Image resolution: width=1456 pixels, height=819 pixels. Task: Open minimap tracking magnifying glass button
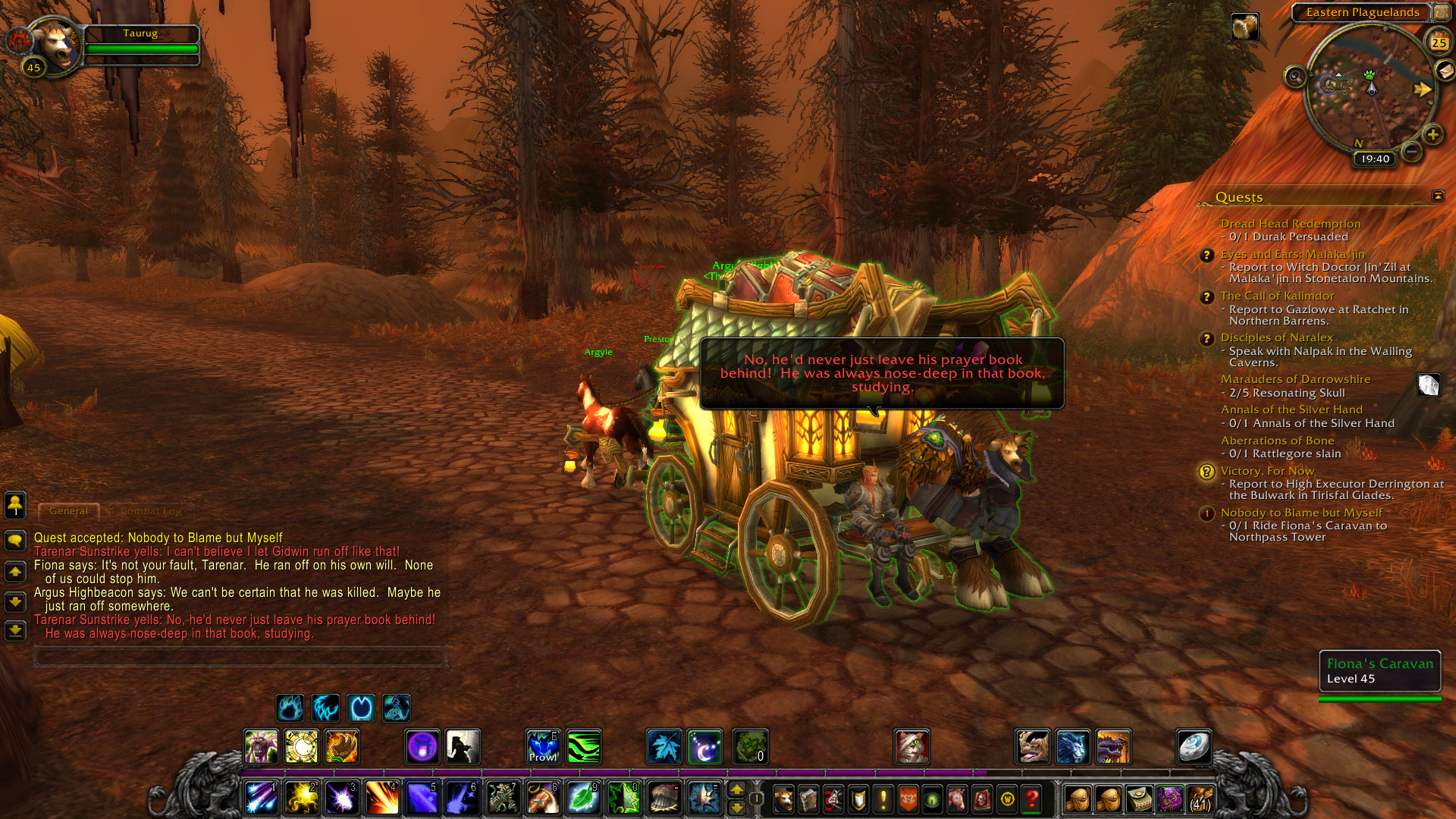pos(1295,77)
